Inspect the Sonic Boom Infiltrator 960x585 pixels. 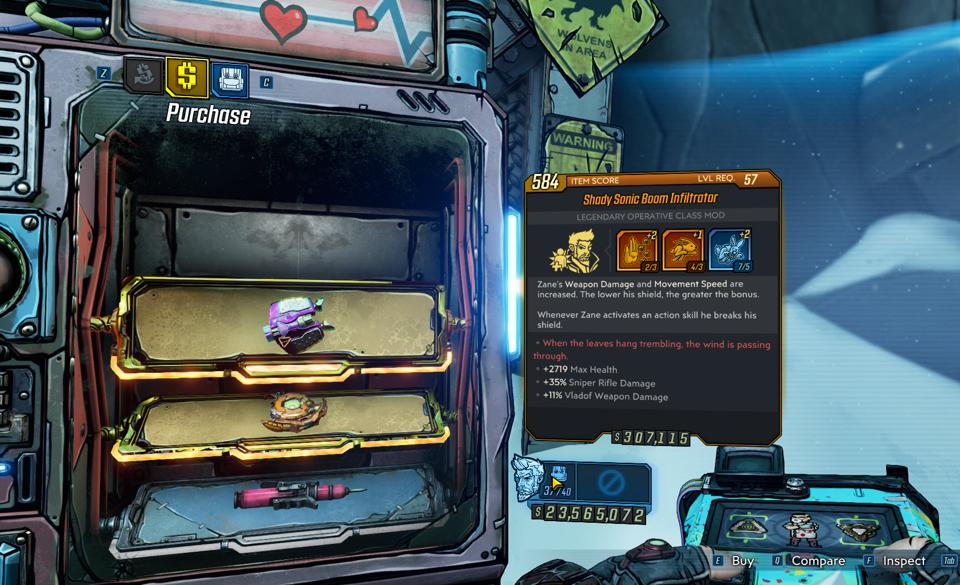coord(894,561)
